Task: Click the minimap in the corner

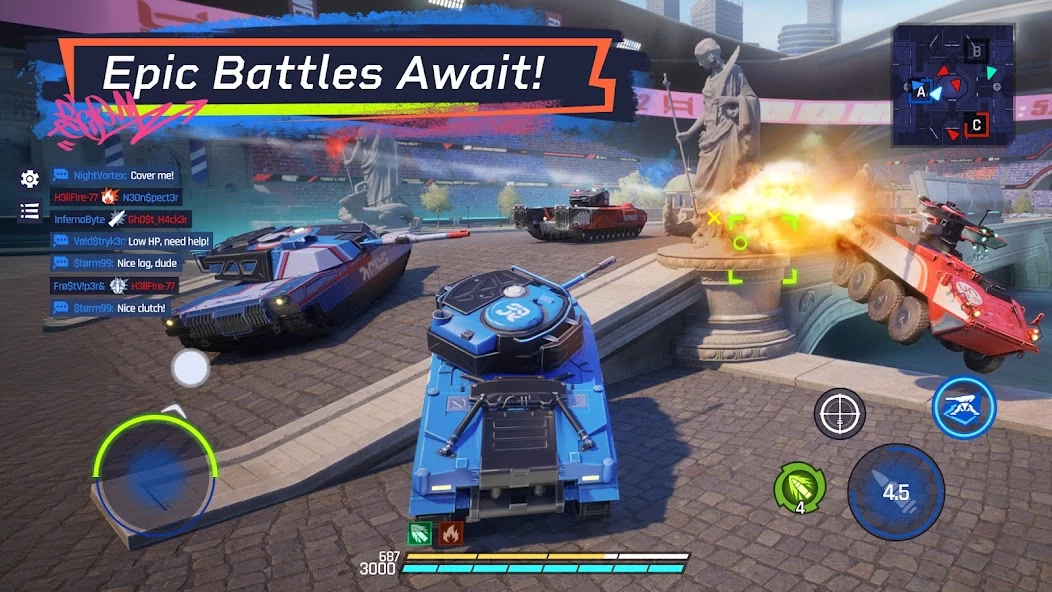Action: [x=954, y=86]
